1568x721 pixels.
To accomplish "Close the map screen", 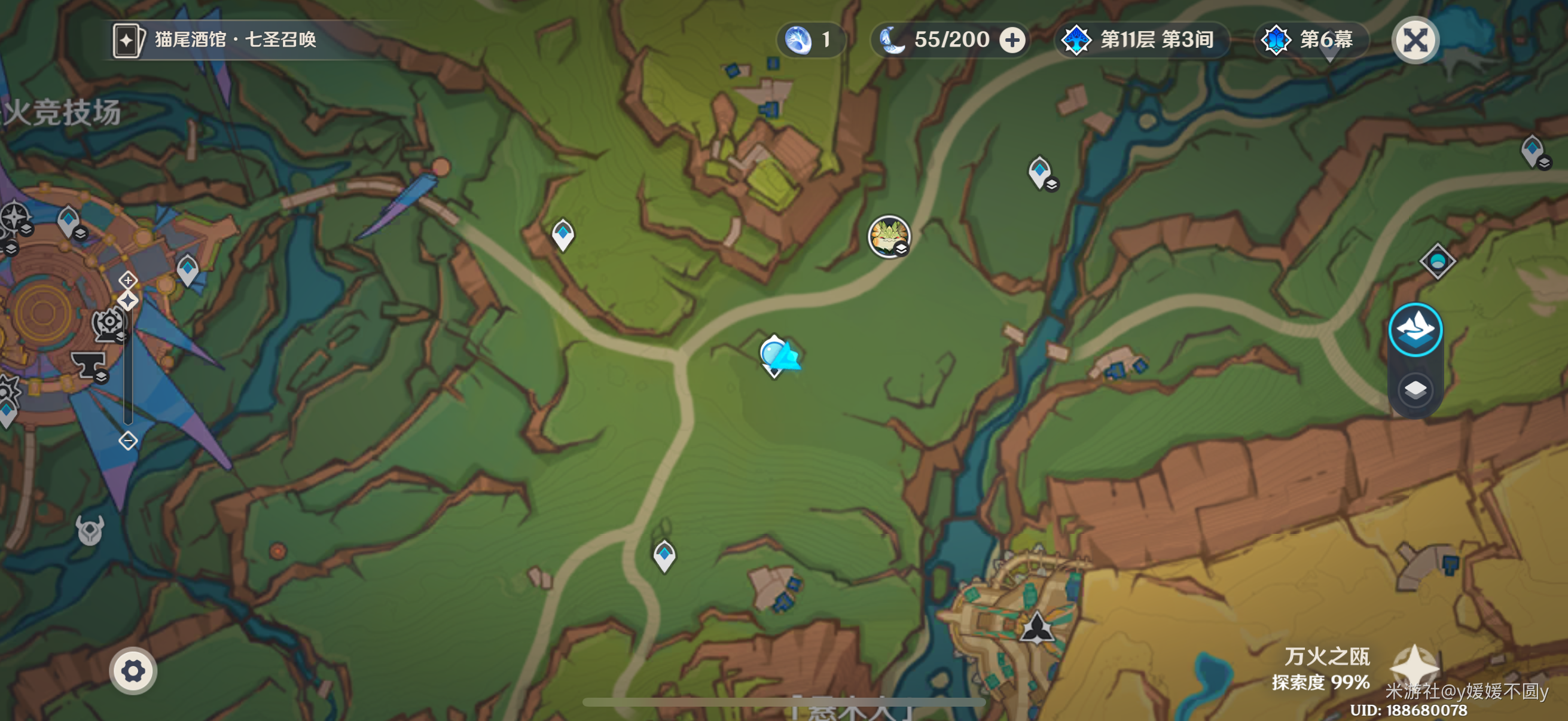I will pyautogui.click(x=1416, y=40).
